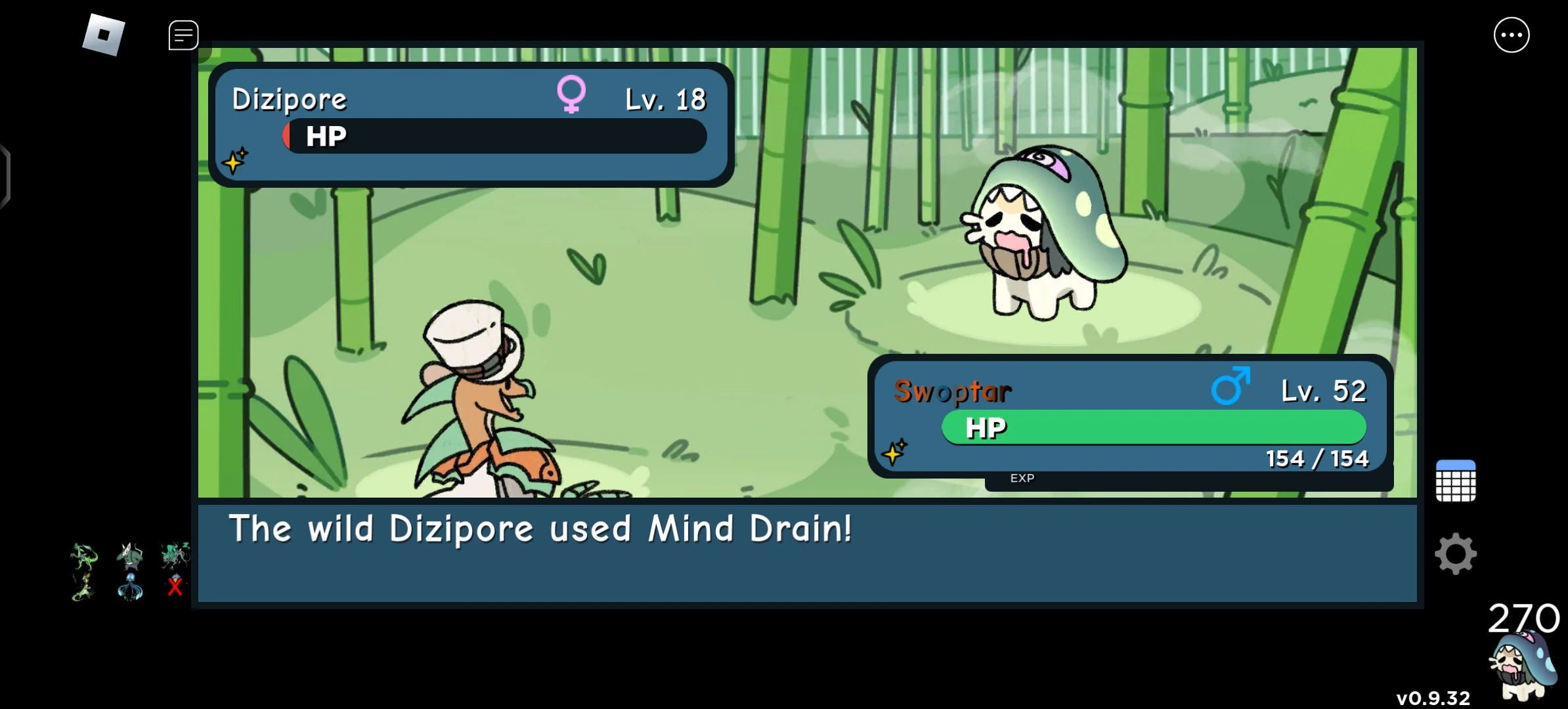Click the Roblox logo icon

[105, 34]
